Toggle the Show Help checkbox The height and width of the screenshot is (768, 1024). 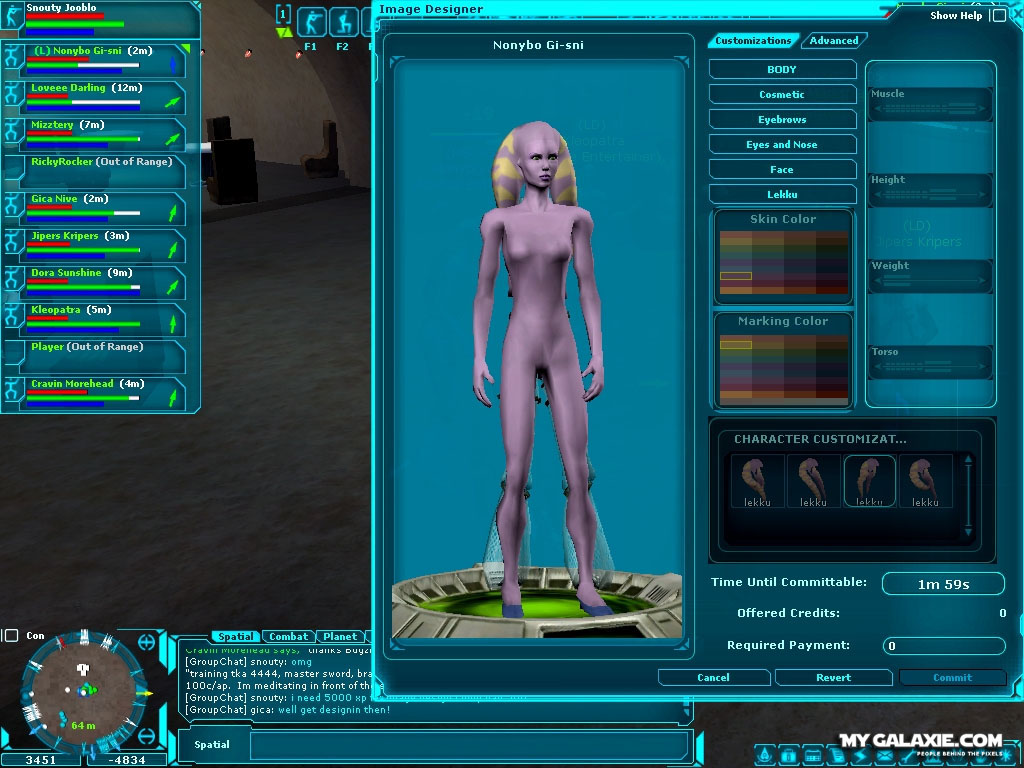998,16
